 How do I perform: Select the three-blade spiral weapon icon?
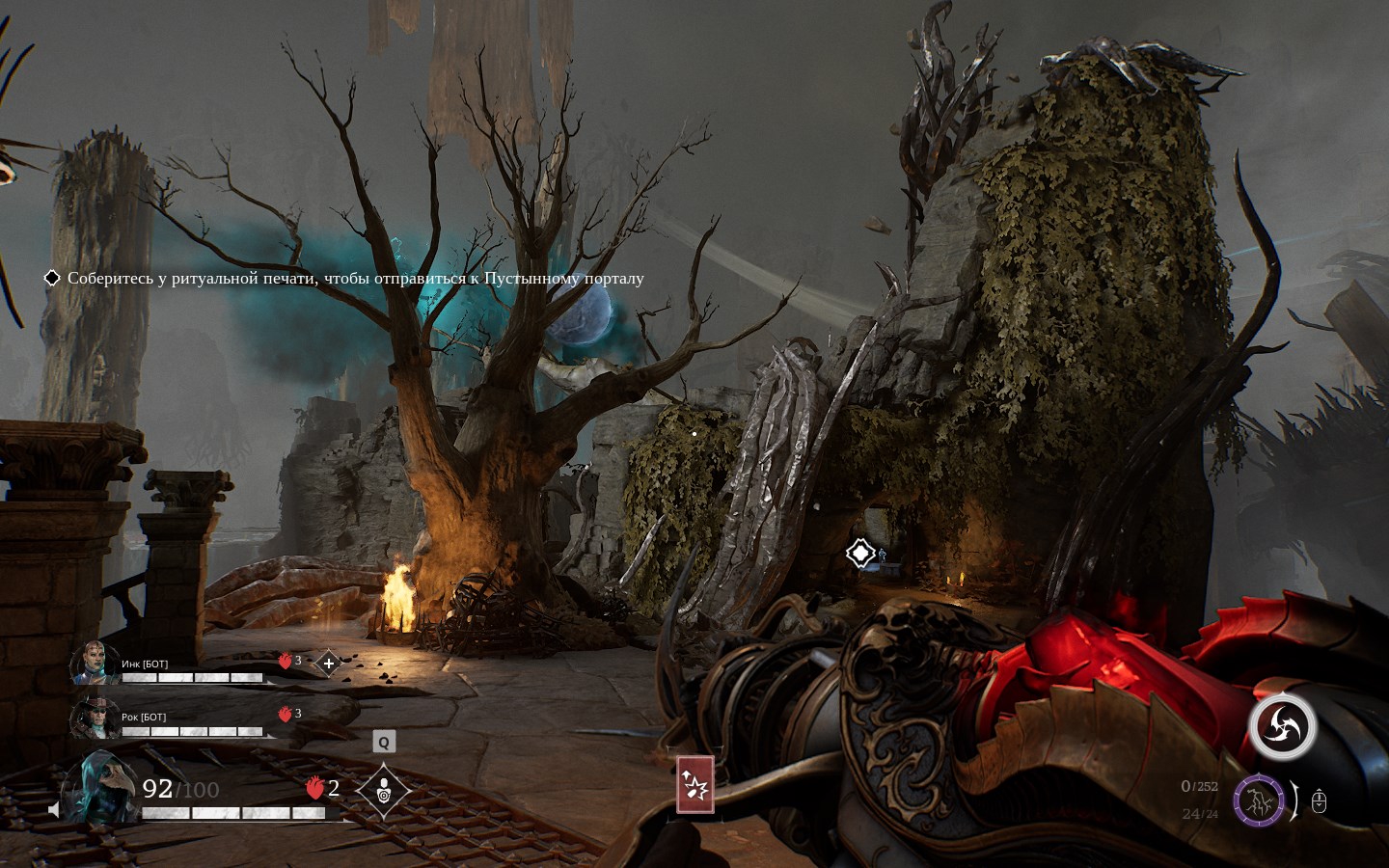[x=1282, y=727]
